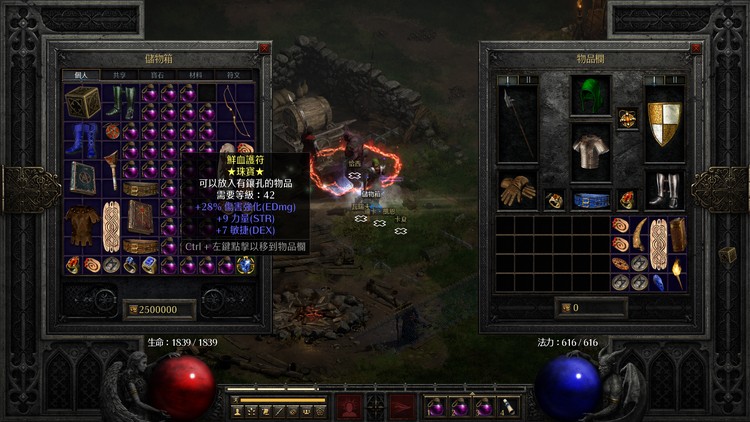750x422 pixels.
Task: Switch to the 共享 stash tab
Action: 116,75
